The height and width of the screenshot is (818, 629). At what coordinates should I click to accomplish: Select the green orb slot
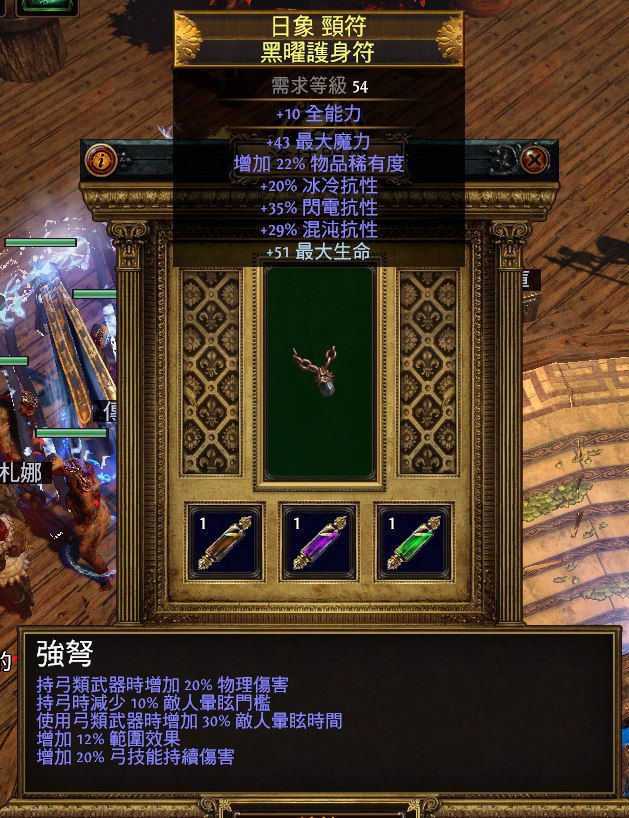click(x=413, y=541)
